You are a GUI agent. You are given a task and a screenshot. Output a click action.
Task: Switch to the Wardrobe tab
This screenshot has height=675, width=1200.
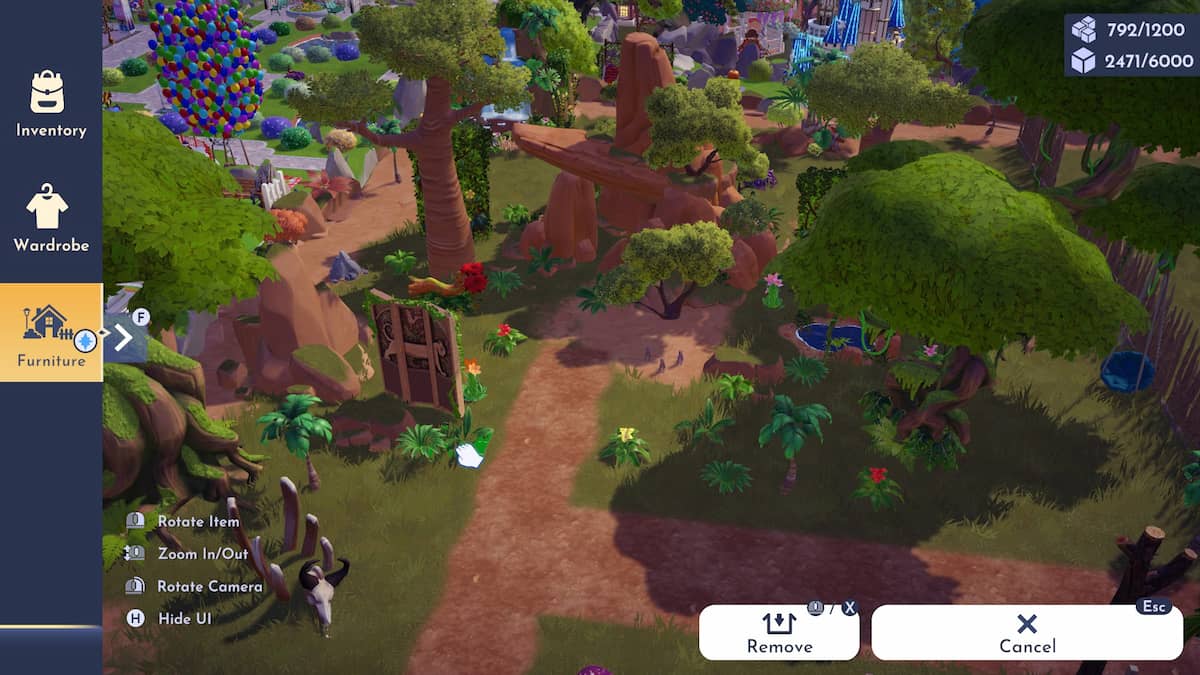[50, 219]
